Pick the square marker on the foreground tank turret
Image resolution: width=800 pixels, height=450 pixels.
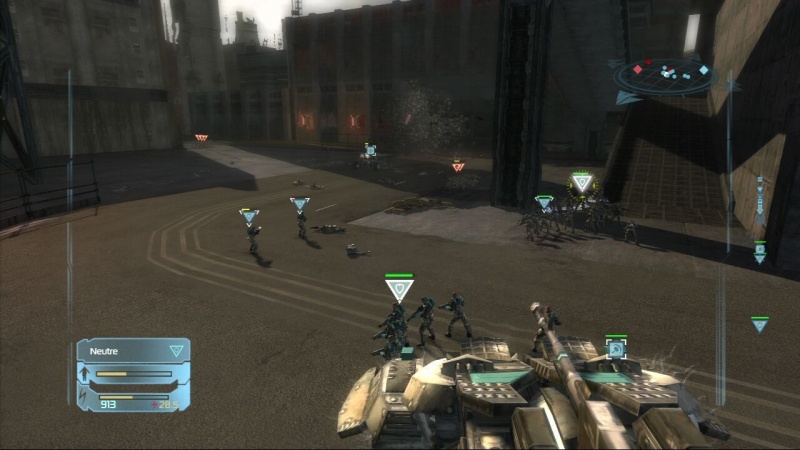tap(616, 349)
